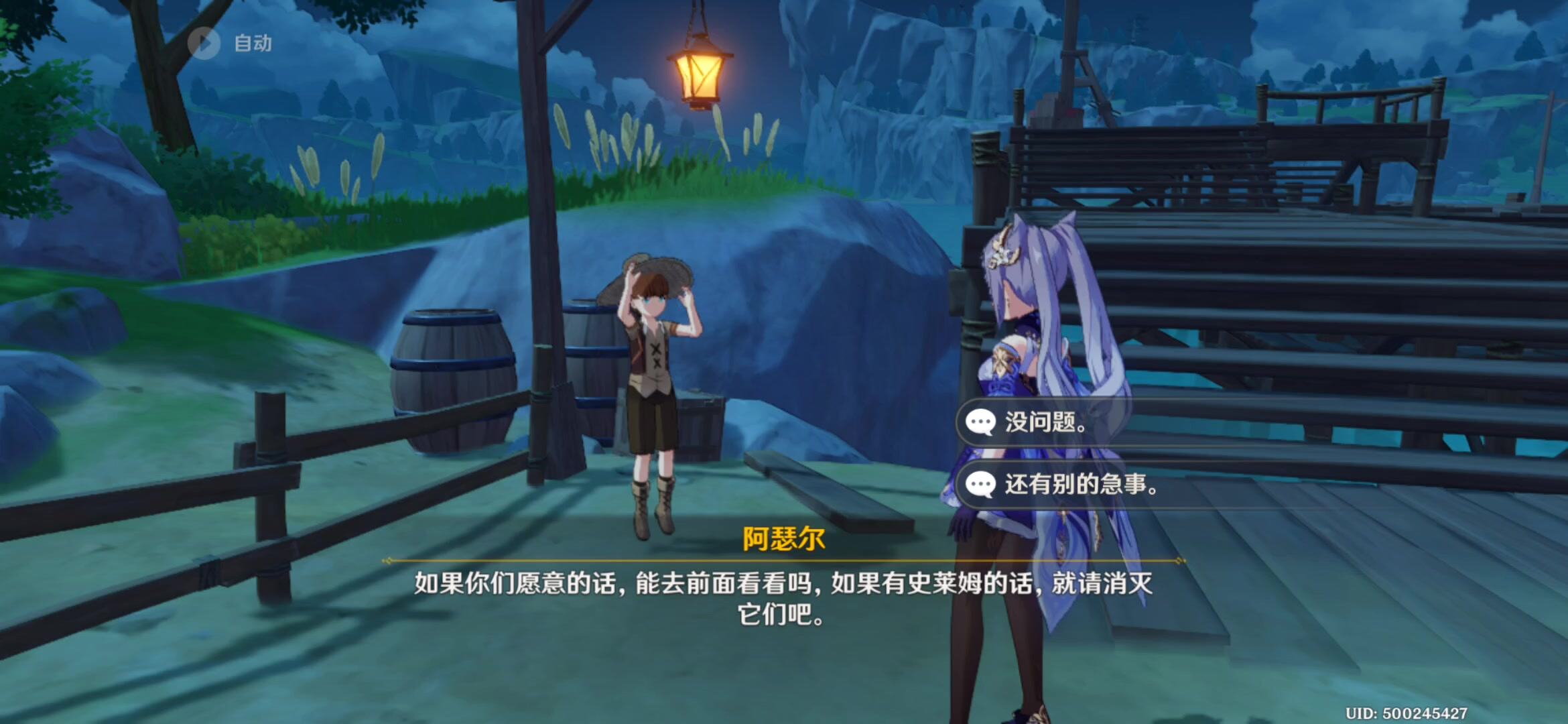Click the hanging lantern above the NPC
This screenshot has height=724, width=1568.
(x=699, y=74)
